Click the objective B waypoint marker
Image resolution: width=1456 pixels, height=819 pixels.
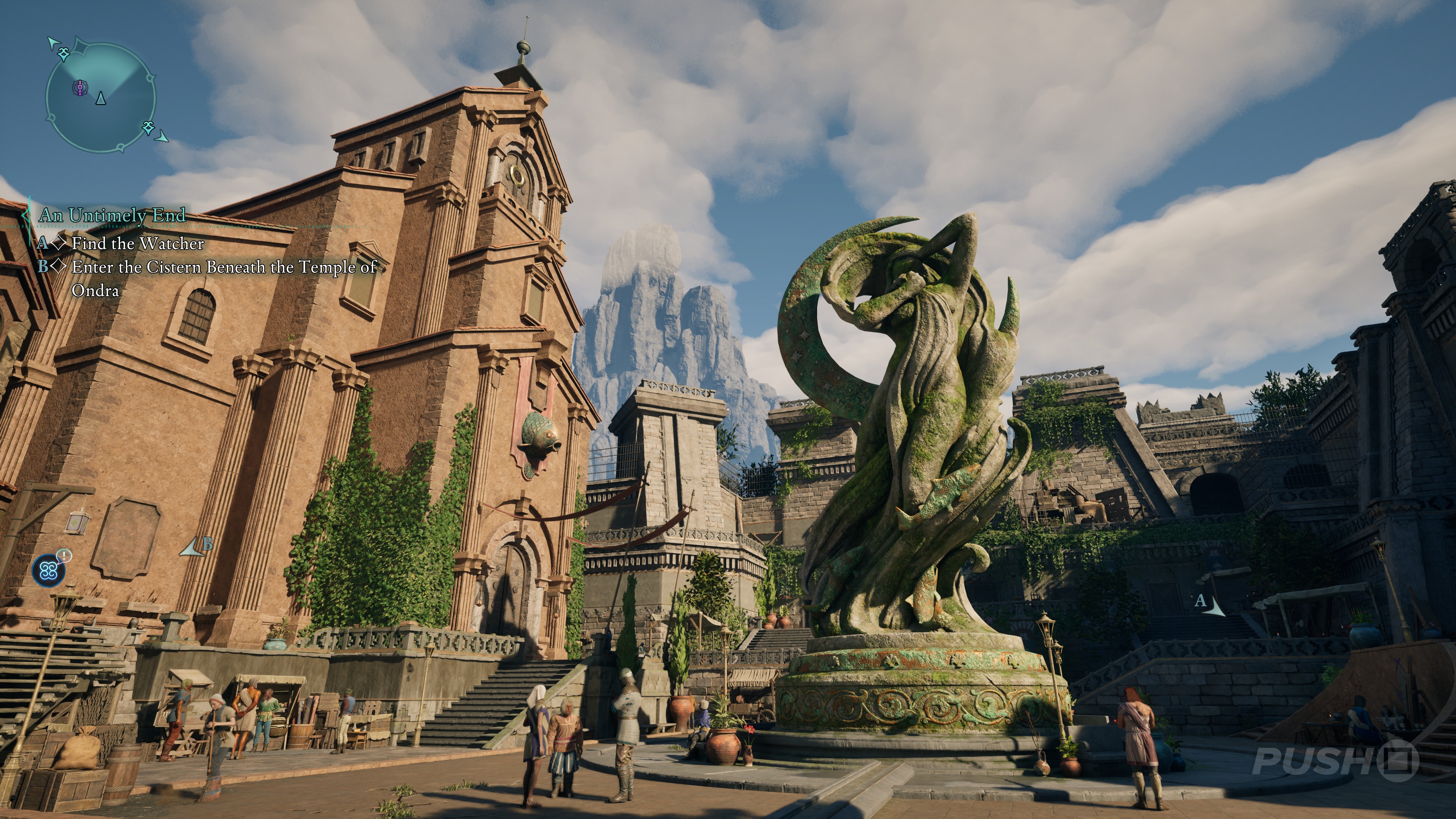(x=197, y=546)
